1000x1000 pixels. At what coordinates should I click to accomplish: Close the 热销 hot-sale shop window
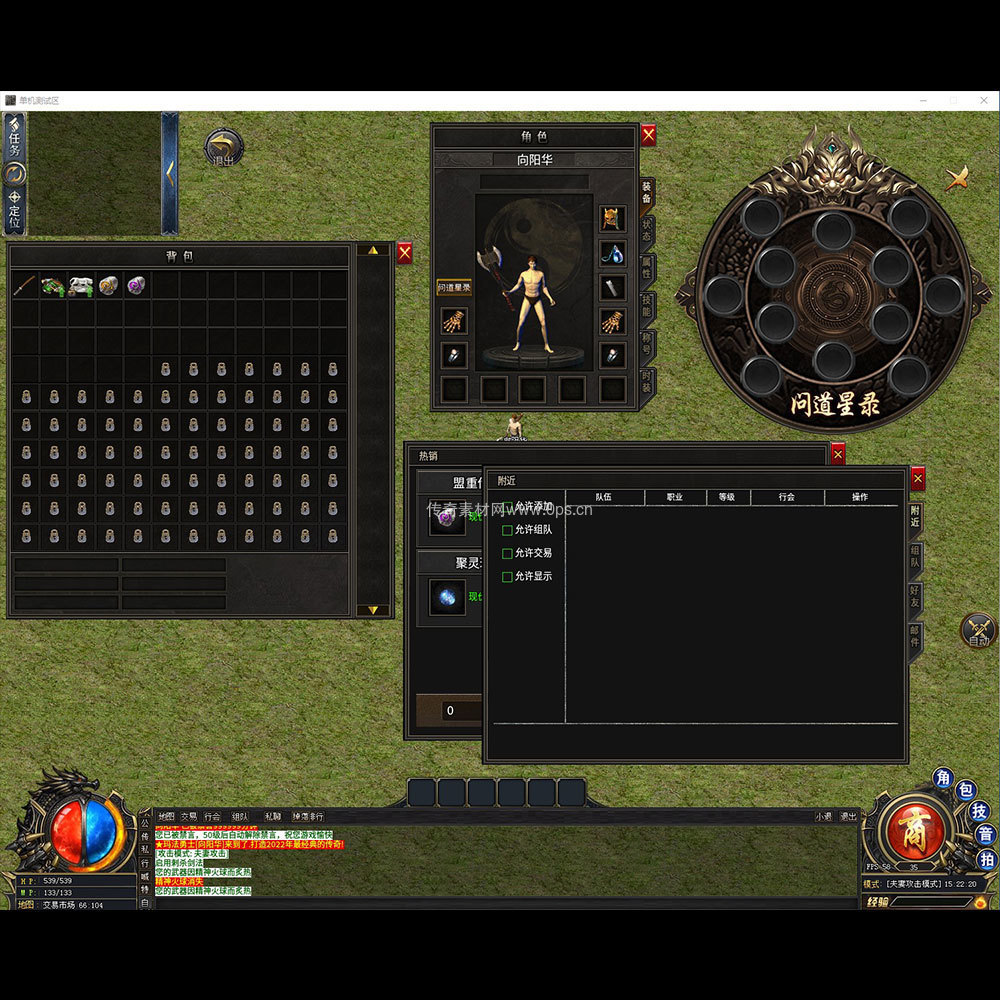tap(838, 454)
